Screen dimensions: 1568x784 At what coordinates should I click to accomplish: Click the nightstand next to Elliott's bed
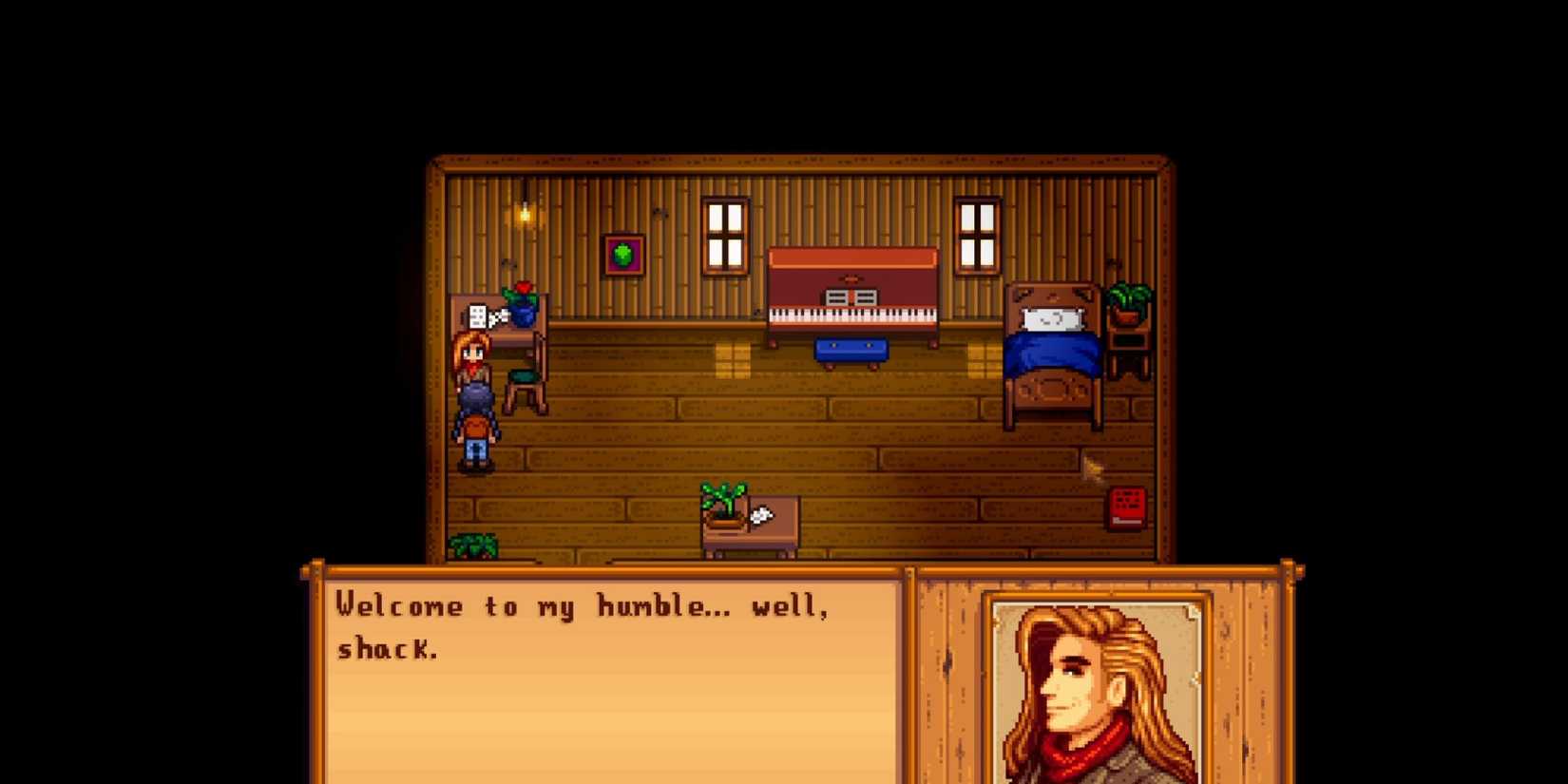click(x=1125, y=337)
